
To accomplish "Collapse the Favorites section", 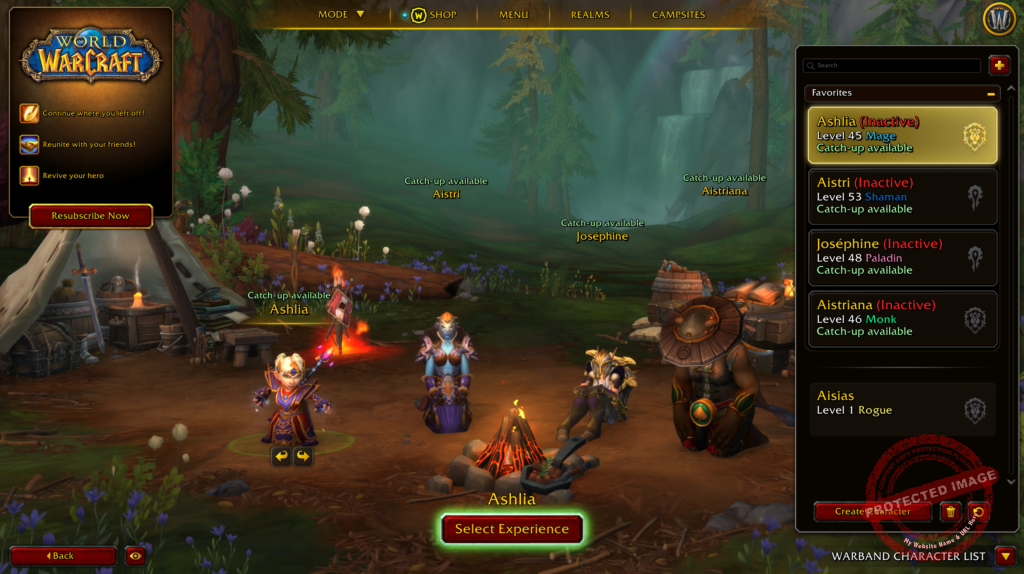I will [x=990, y=93].
